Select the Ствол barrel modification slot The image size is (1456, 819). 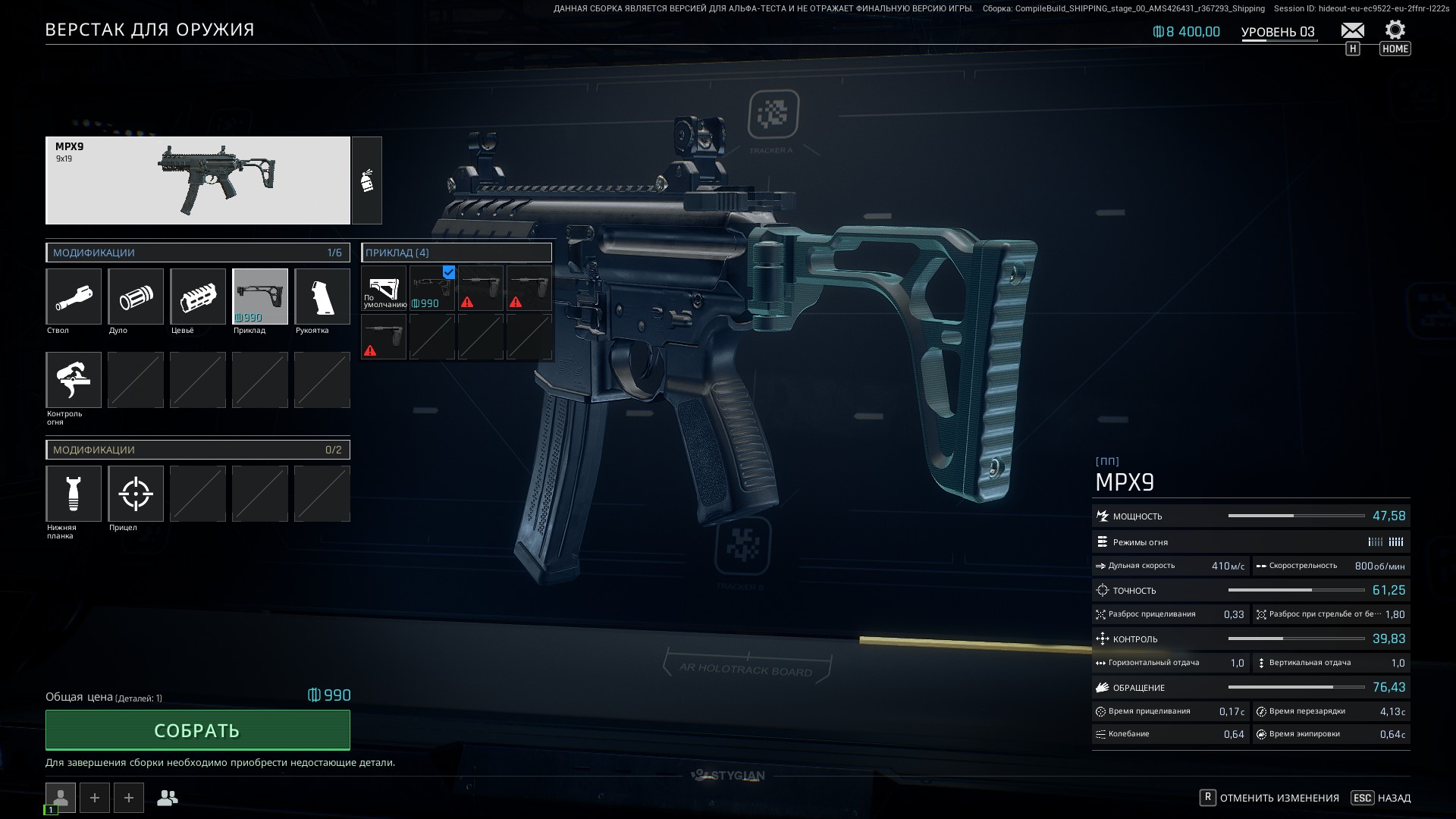pyautogui.click(x=74, y=297)
